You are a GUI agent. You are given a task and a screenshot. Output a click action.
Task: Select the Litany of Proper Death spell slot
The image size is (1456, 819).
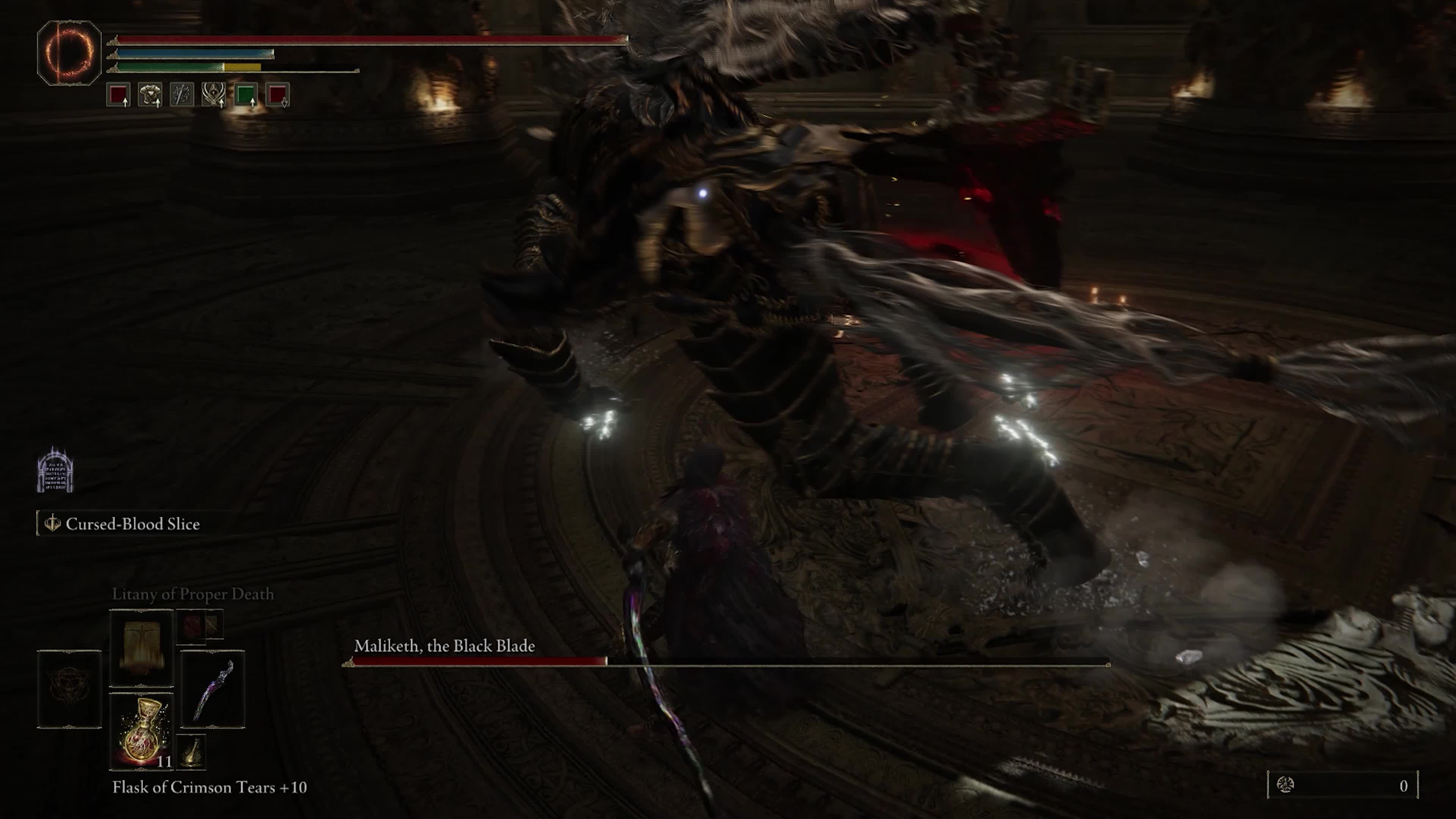[141, 648]
